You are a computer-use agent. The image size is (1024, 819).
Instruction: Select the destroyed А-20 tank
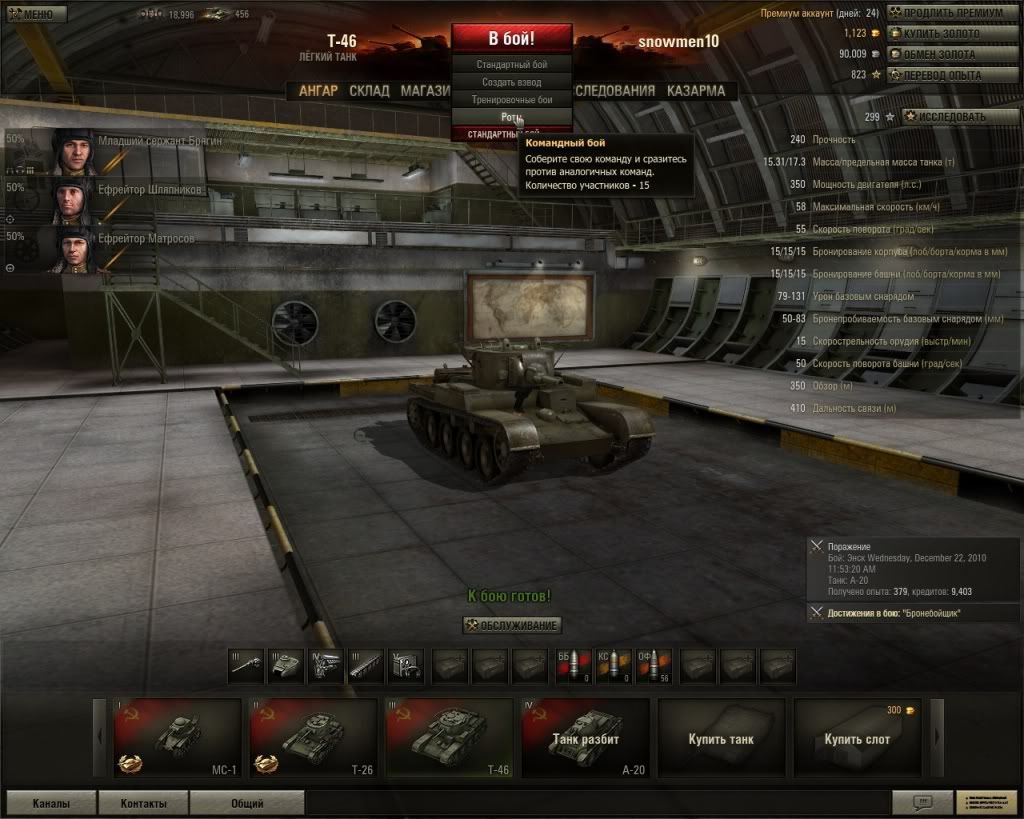click(x=585, y=738)
